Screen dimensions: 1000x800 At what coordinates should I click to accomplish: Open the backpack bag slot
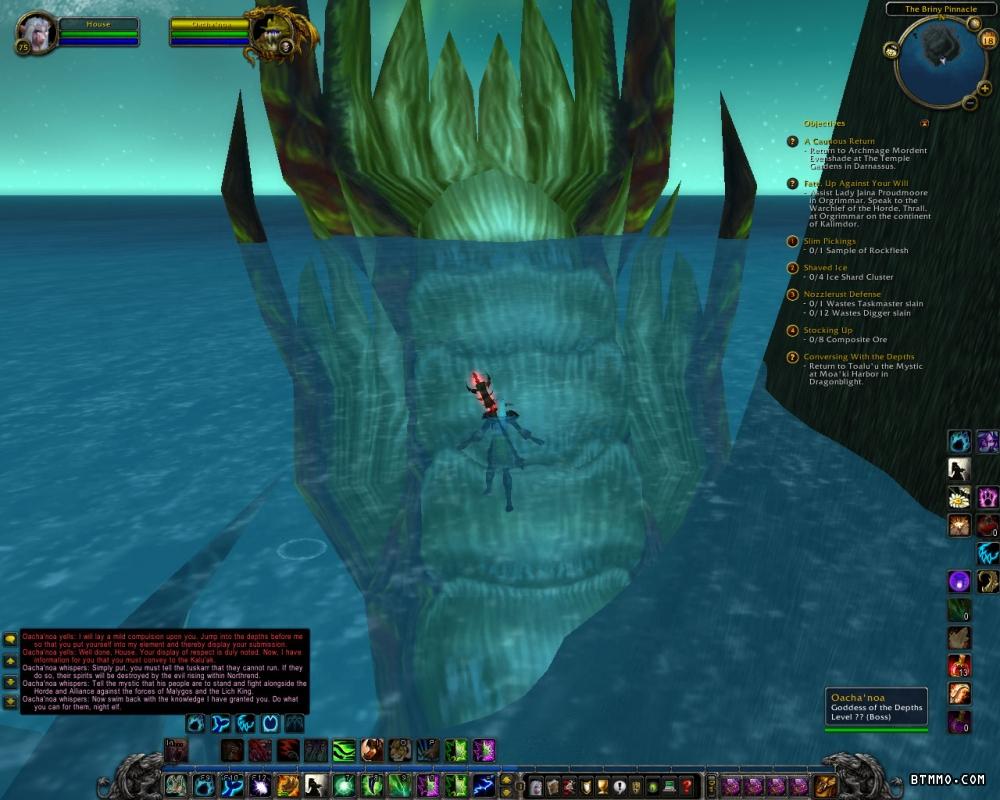825,785
